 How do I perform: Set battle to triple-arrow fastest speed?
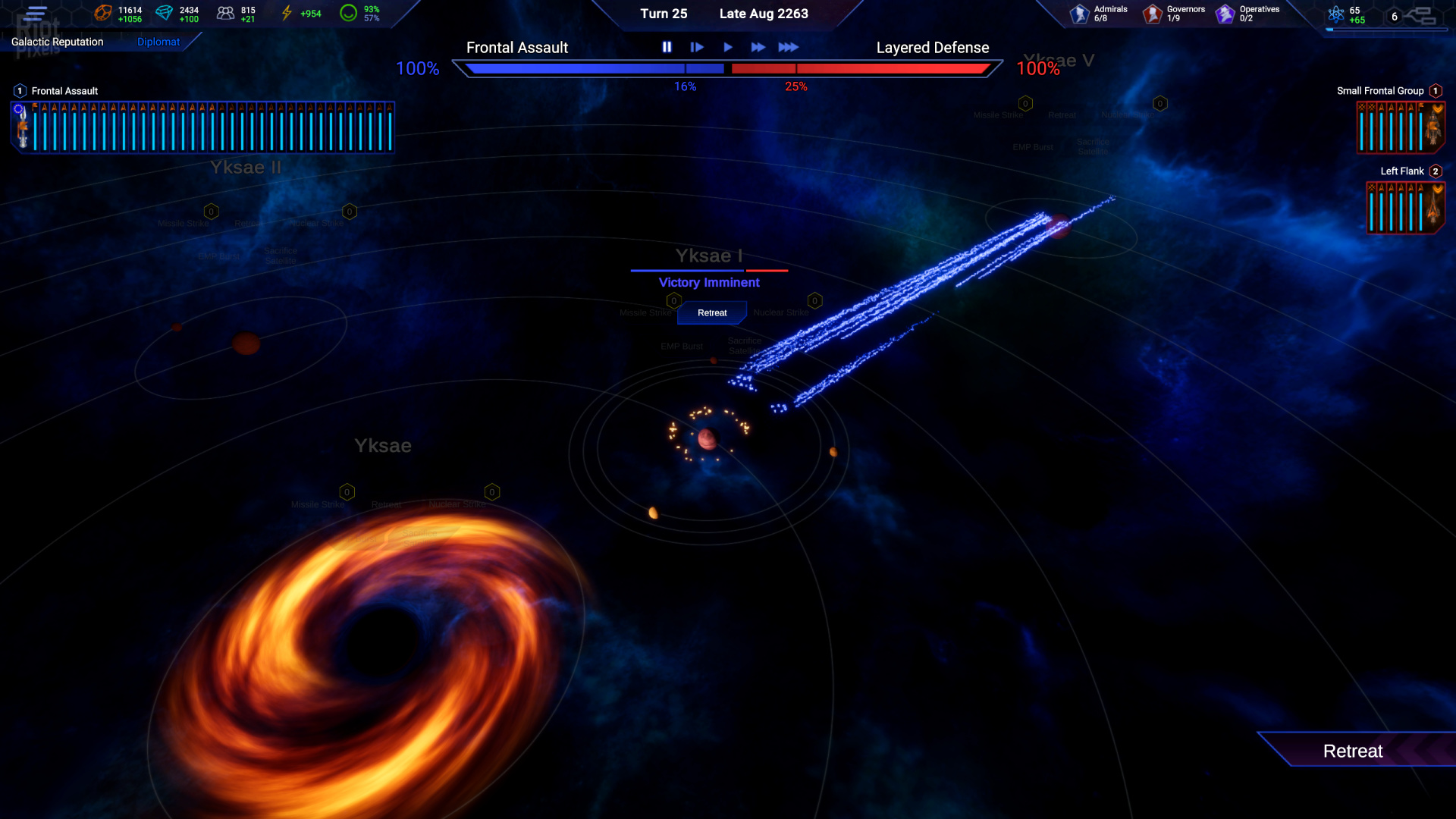point(789,47)
